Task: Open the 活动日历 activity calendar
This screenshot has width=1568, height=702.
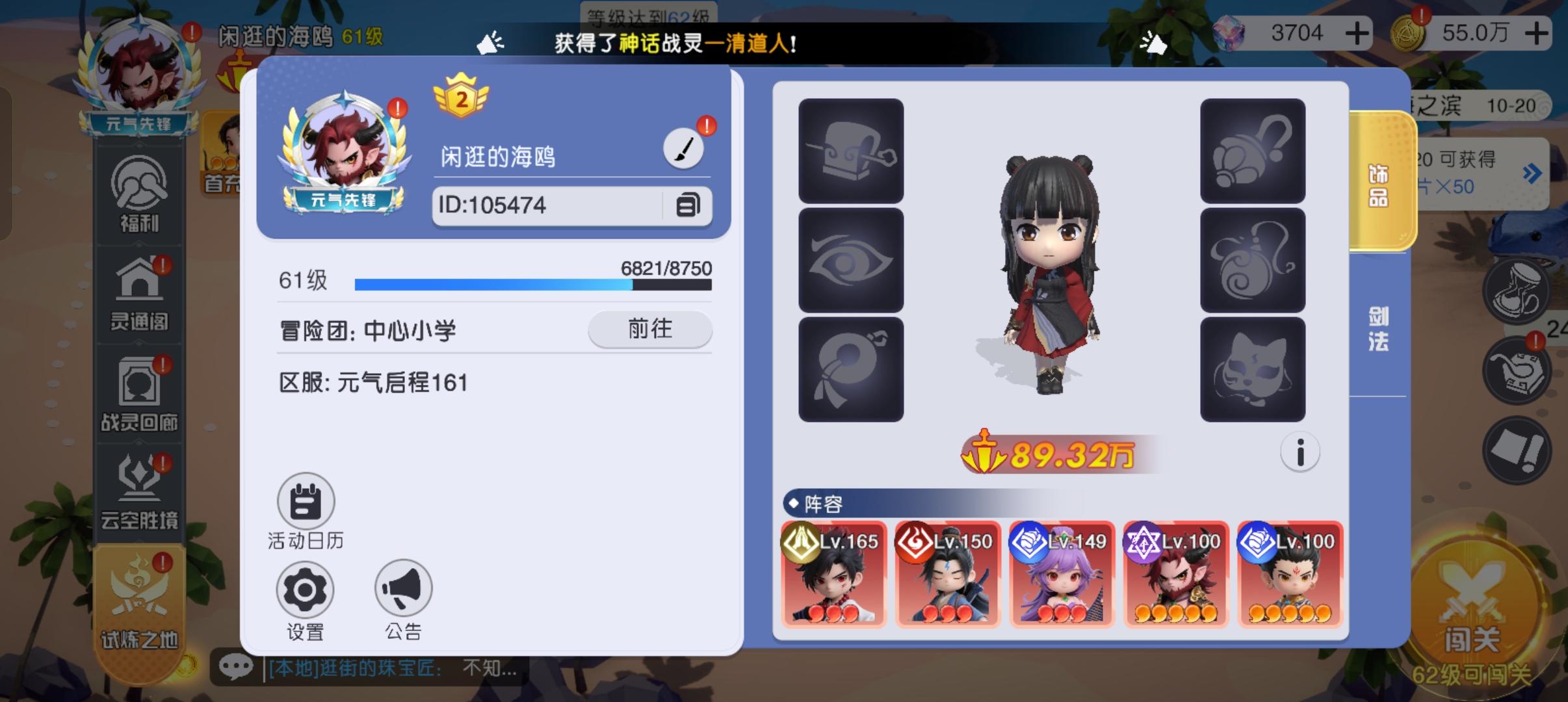Action: tap(305, 502)
